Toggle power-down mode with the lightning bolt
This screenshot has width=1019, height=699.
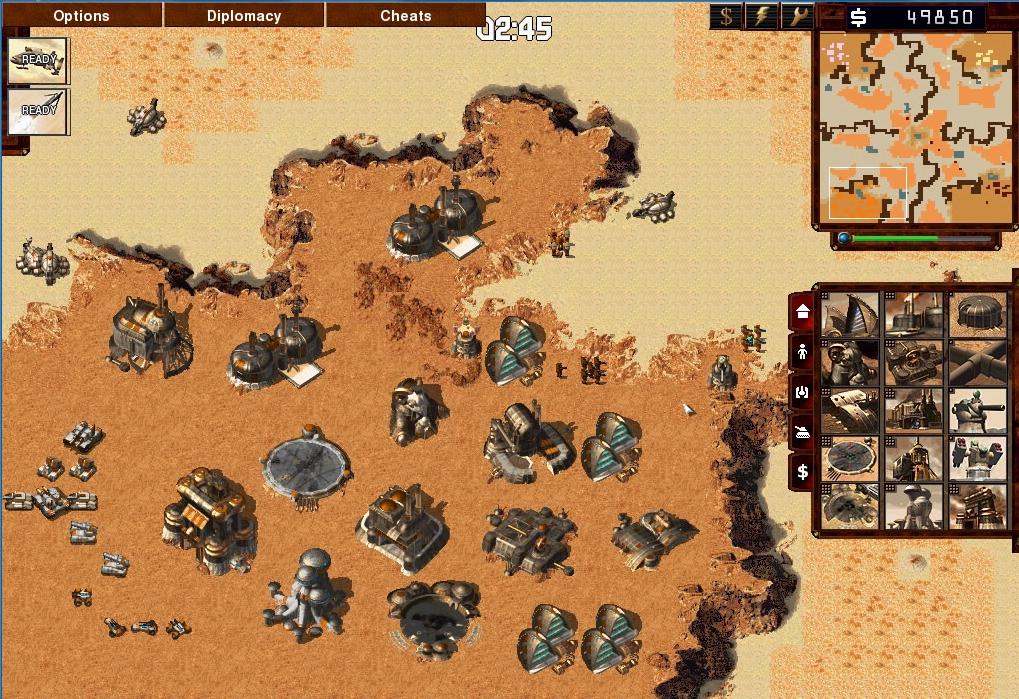[x=762, y=16]
